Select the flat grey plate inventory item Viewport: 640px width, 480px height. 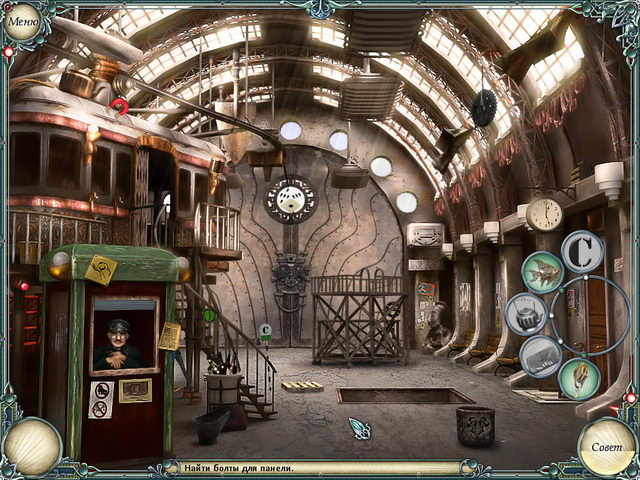[541, 355]
